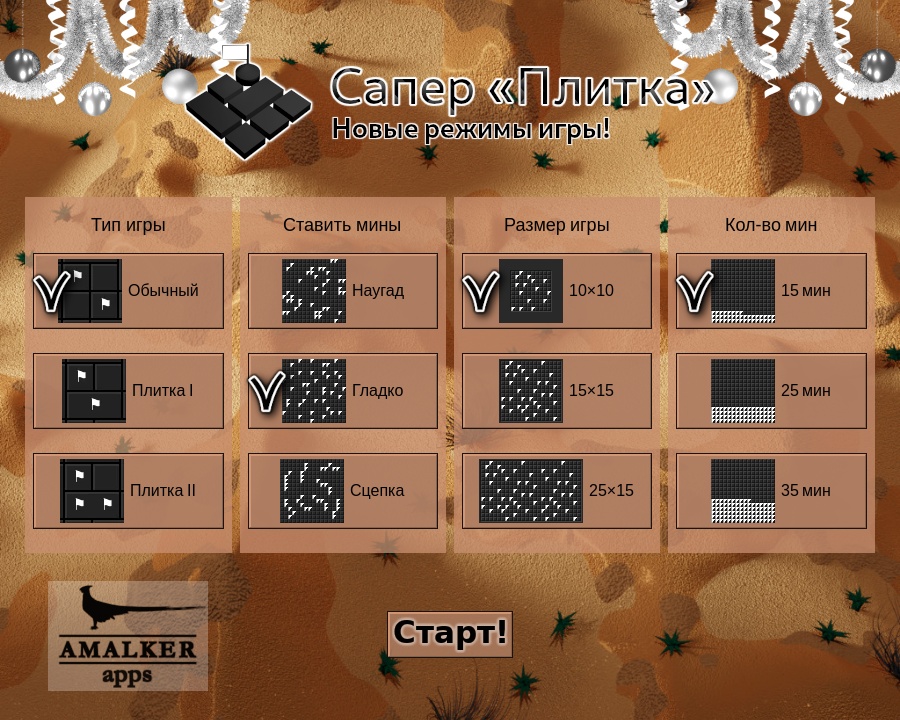
Task: Set mine placement to Наугад
Action: click(343, 291)
